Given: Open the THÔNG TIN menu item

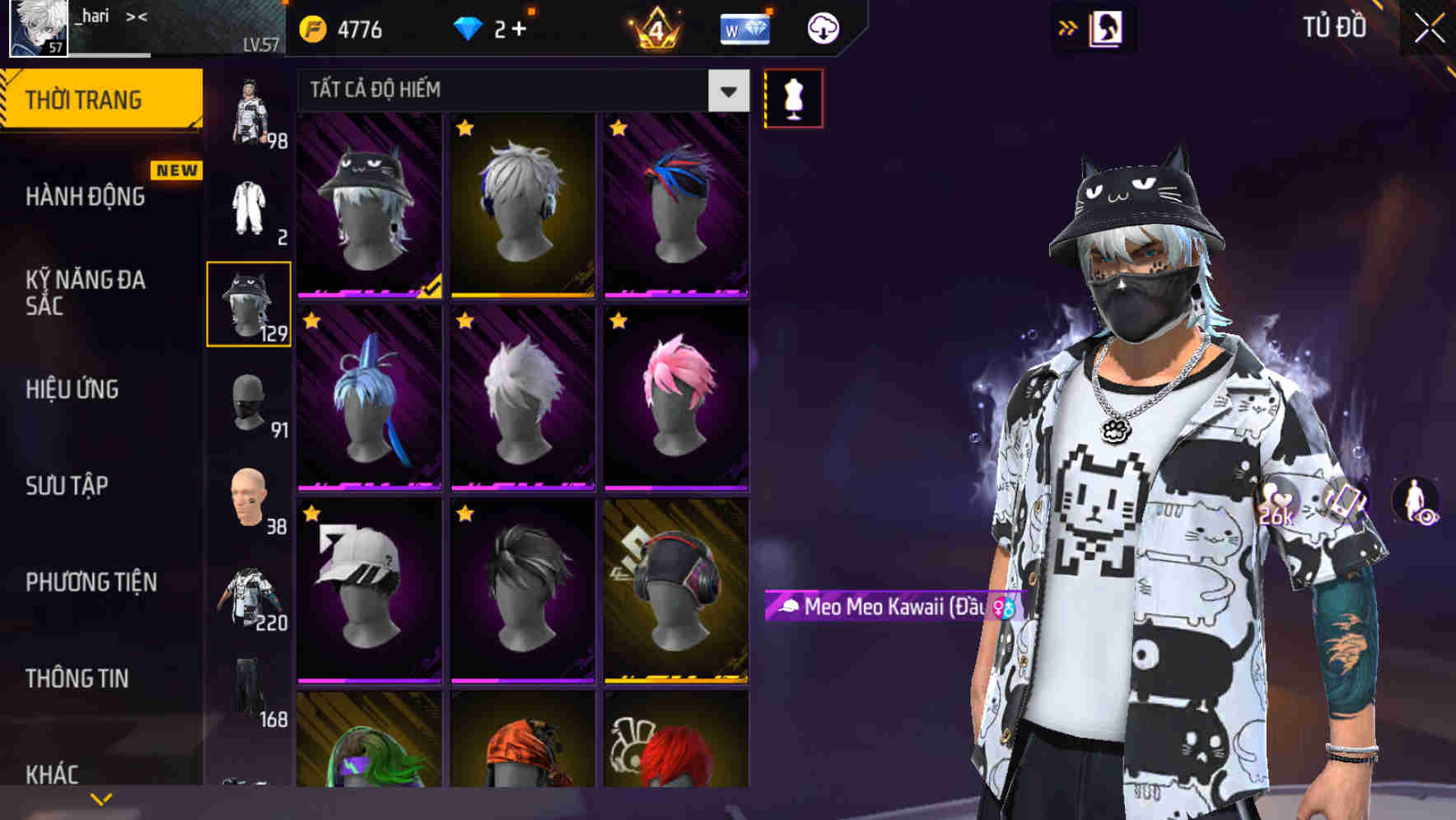Looking at the screenshot, I should (x=78, y=678).
